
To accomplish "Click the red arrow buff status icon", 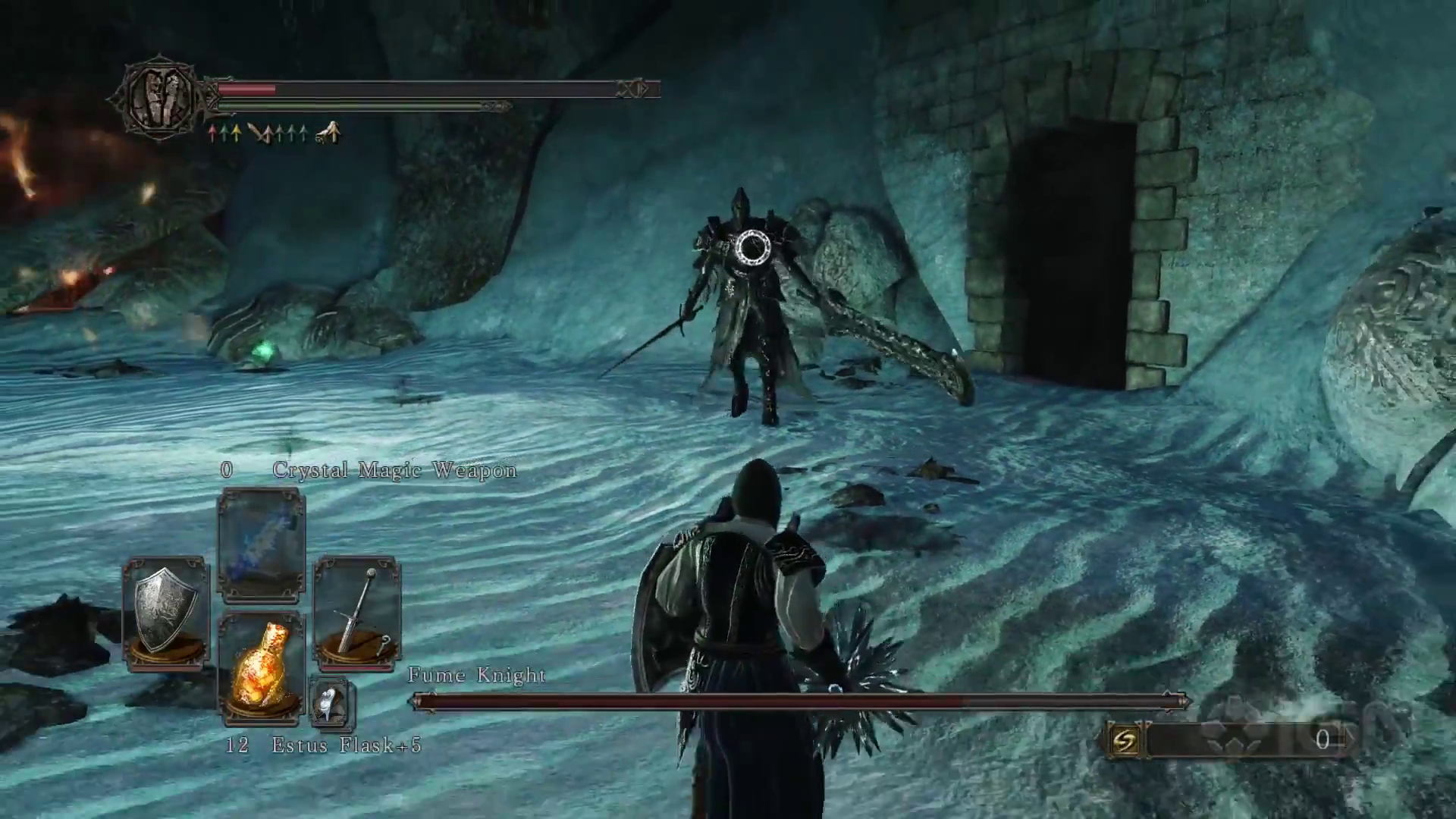I will (x=213, y=134).
